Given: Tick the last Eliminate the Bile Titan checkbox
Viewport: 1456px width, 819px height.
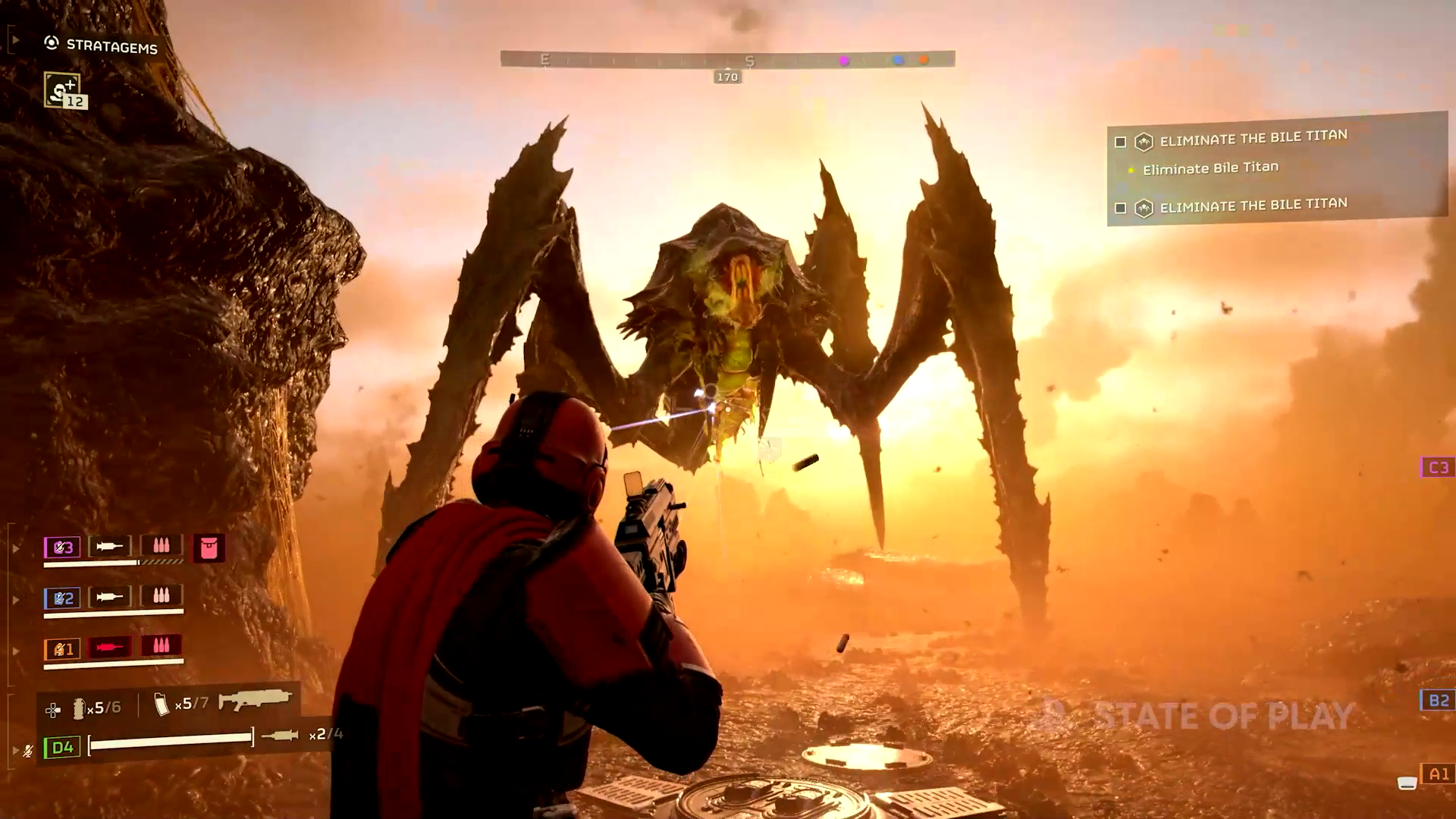Looking at the screenshot, I should coord(1120,208).
